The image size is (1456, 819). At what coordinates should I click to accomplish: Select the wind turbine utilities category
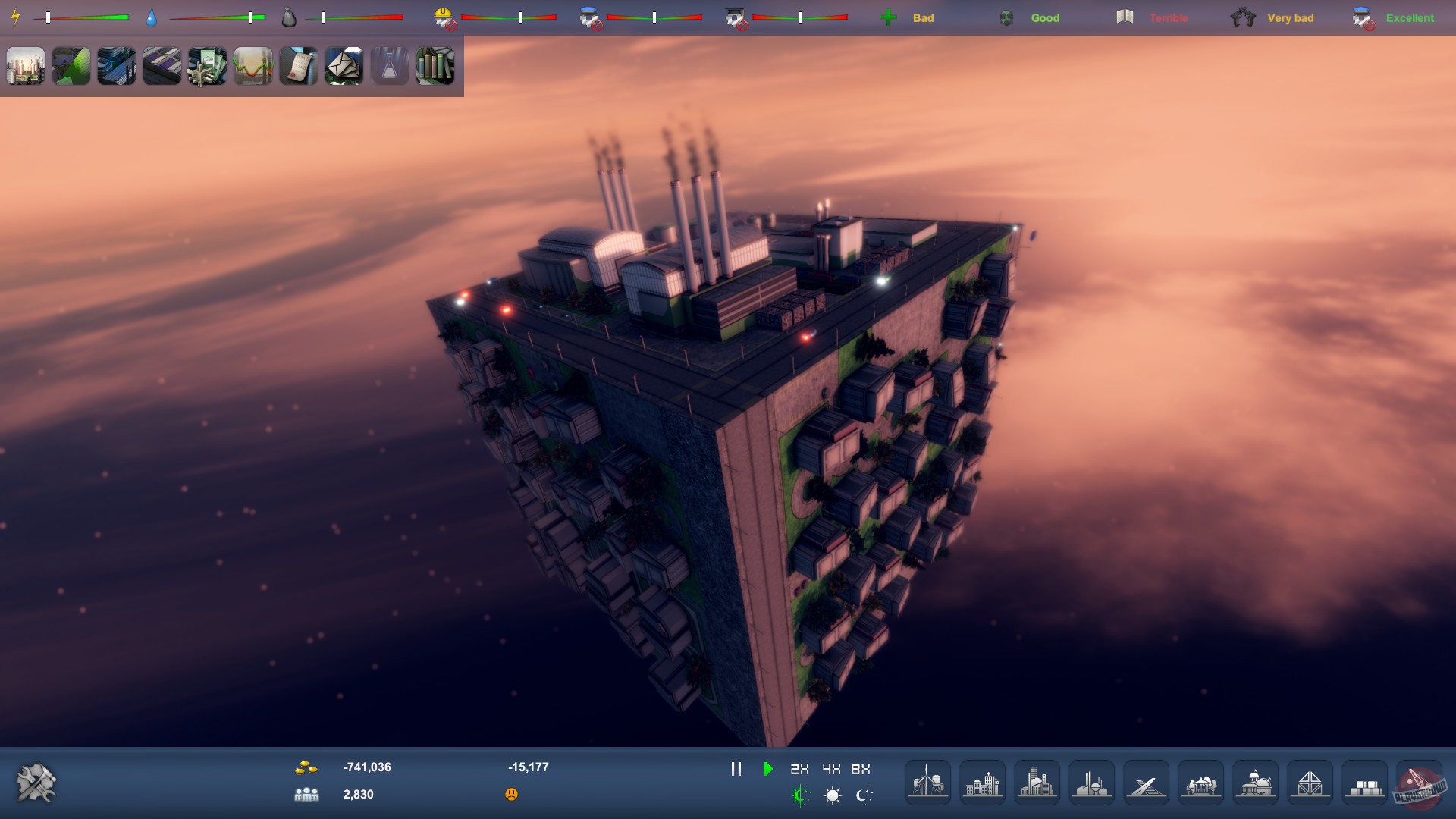coord(927,781)
